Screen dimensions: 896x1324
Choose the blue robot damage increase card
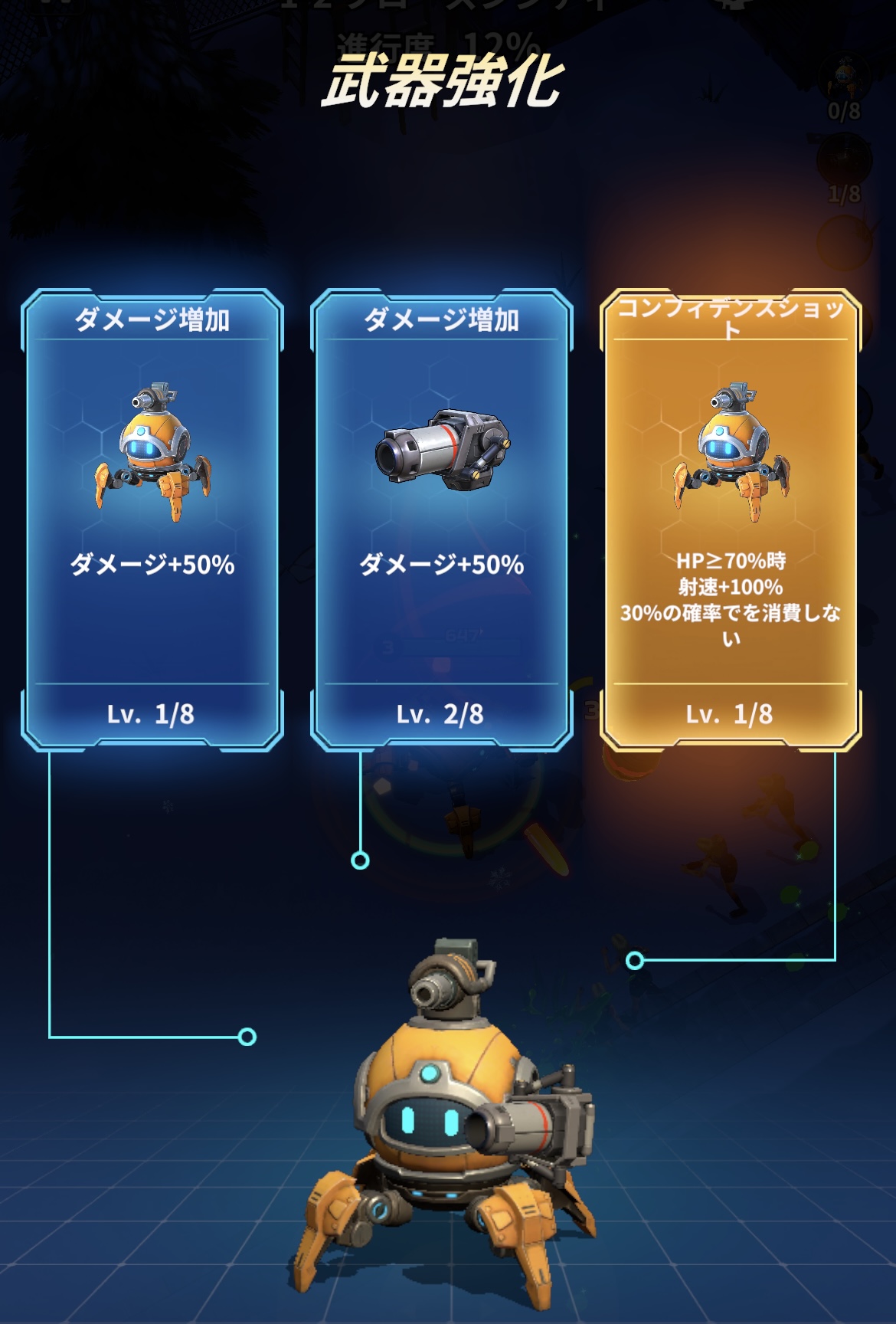pyautogui.click(x=152, y=519)
